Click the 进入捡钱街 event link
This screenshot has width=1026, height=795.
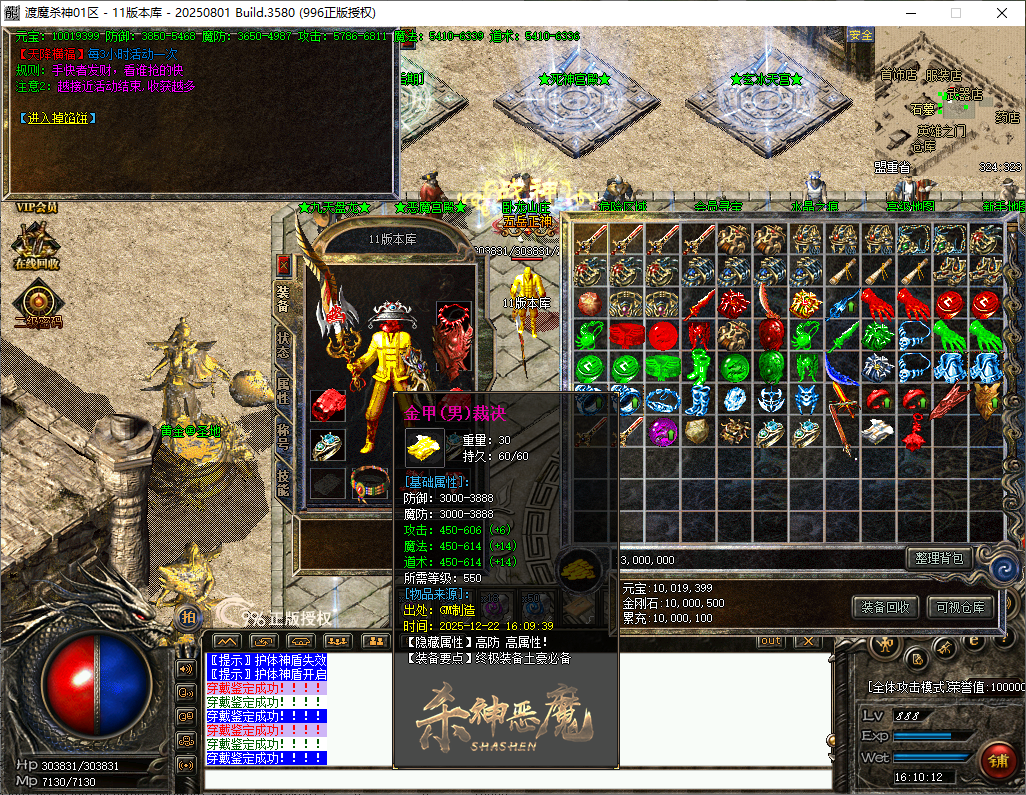pyautogui.click(x=58, y=118)
